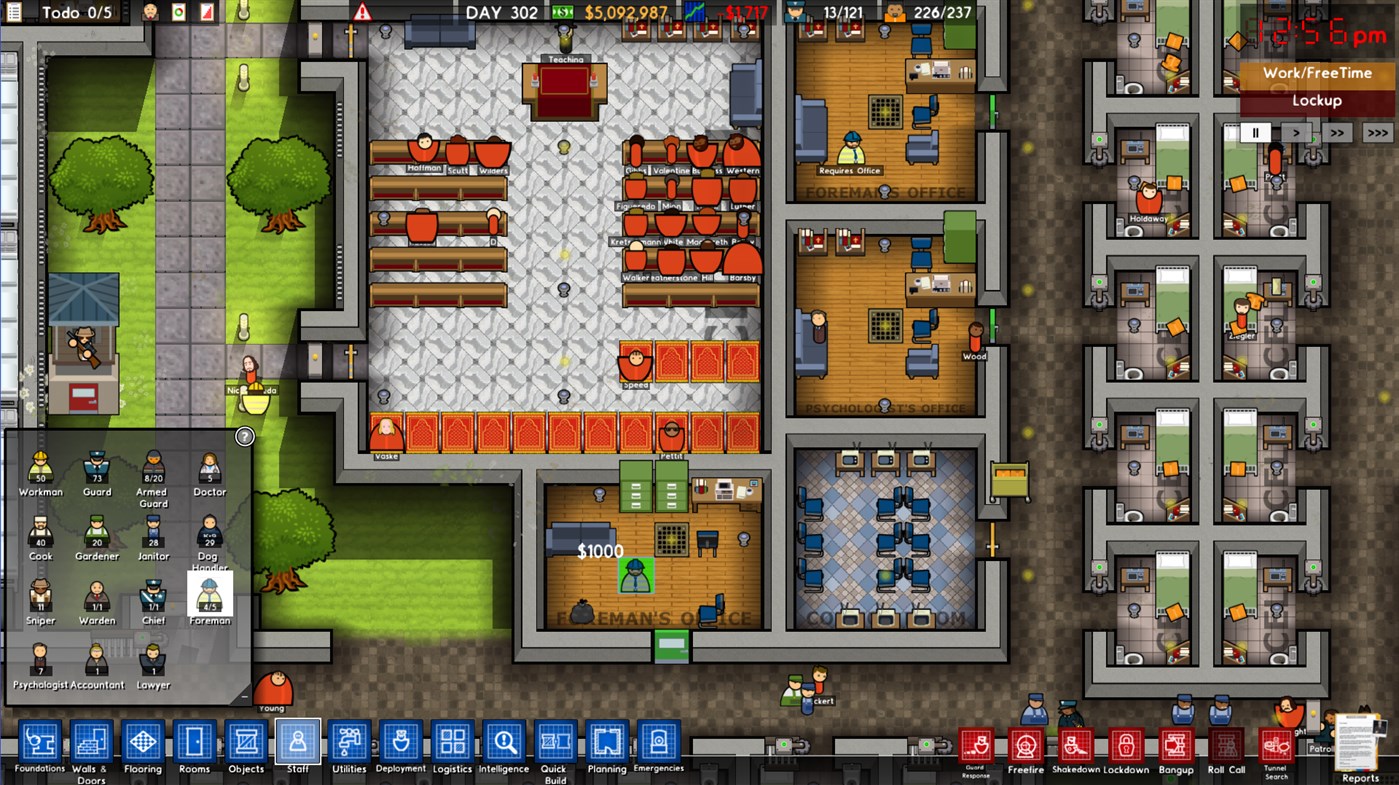Open the Rooms planner icon
1399x785 pixels.
(194, 743)
